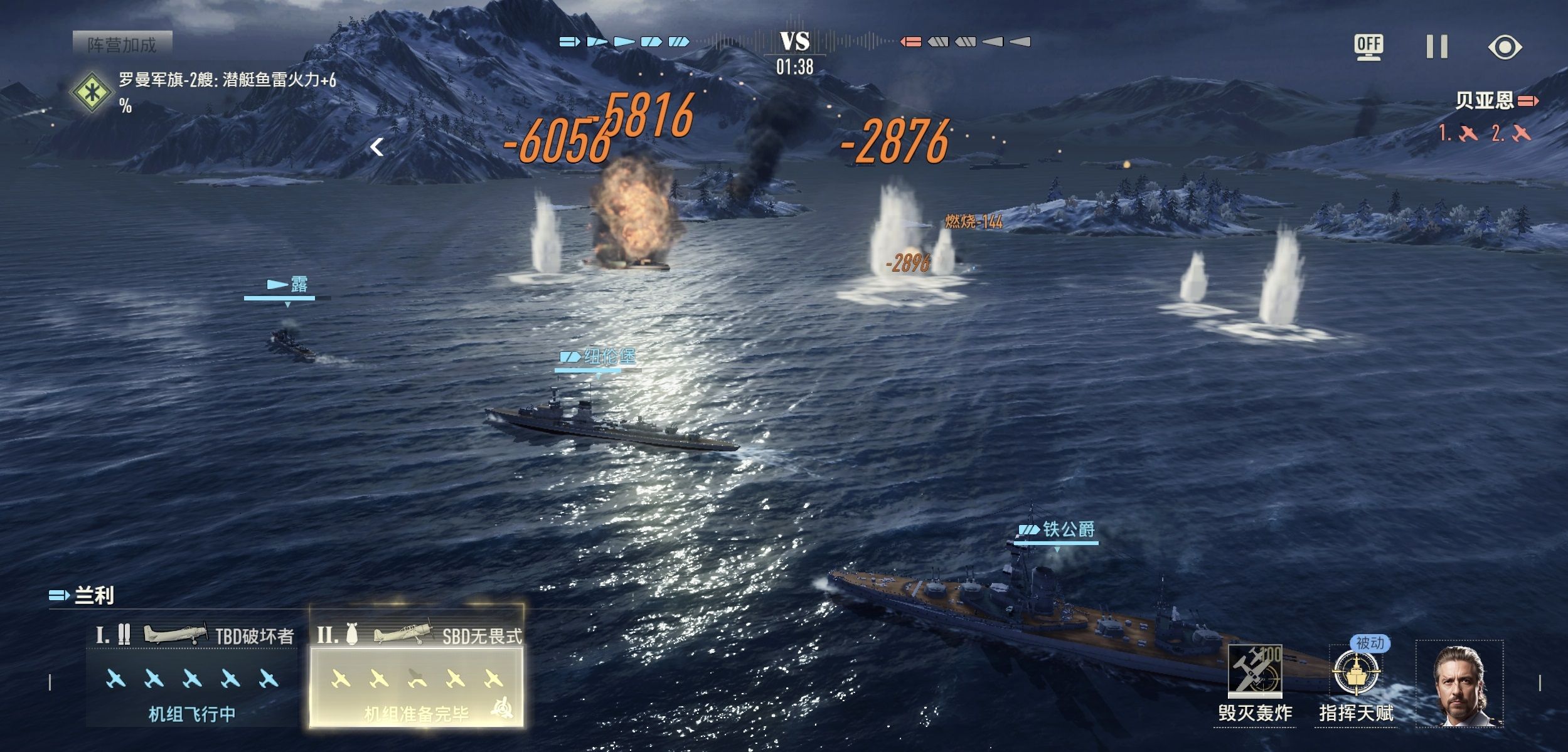Image resolution: width=1568 pixels, height=752 pixels.
Task: Open the 阵营加成 faction bonus tab
Action: 122,45
